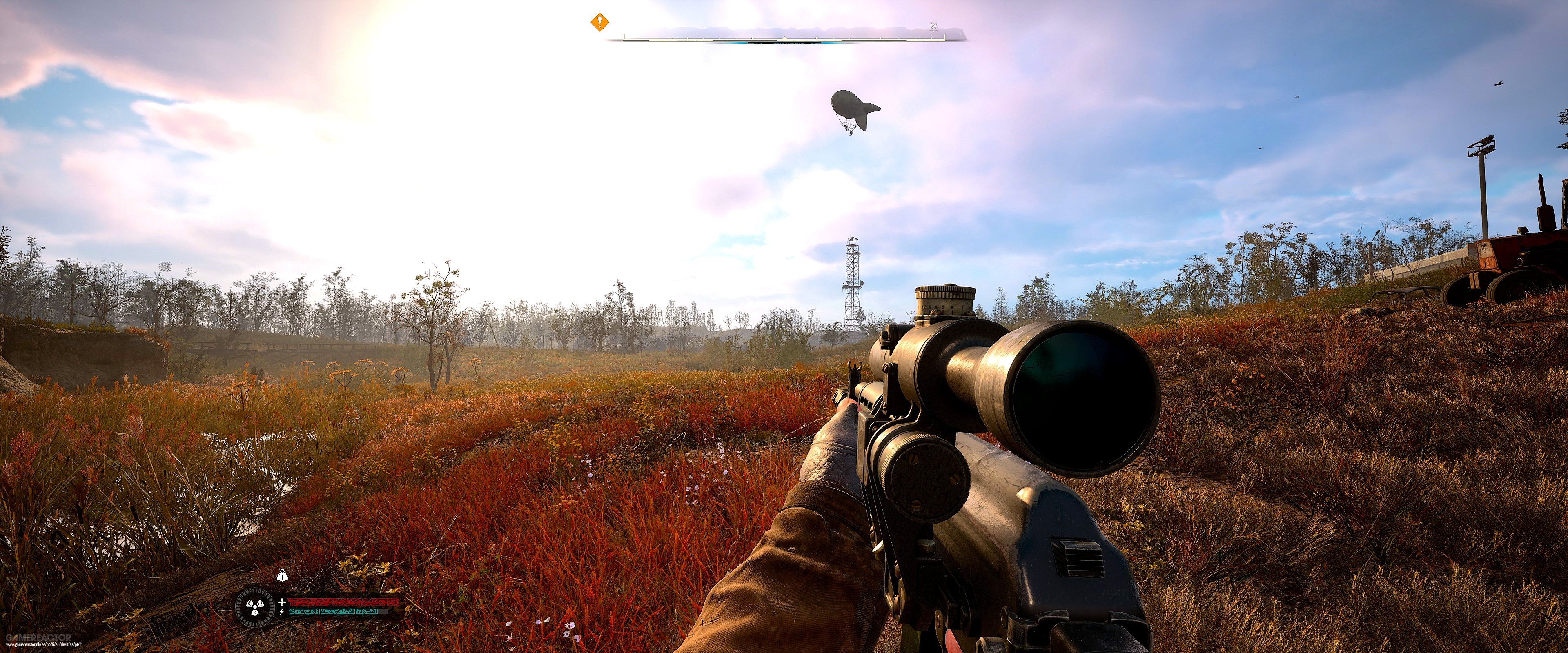Select the radiation hazard symbol inside the dial
The width and height of the screenshot is (1568, 653).
pyautogui.click(x=256, y=608)
